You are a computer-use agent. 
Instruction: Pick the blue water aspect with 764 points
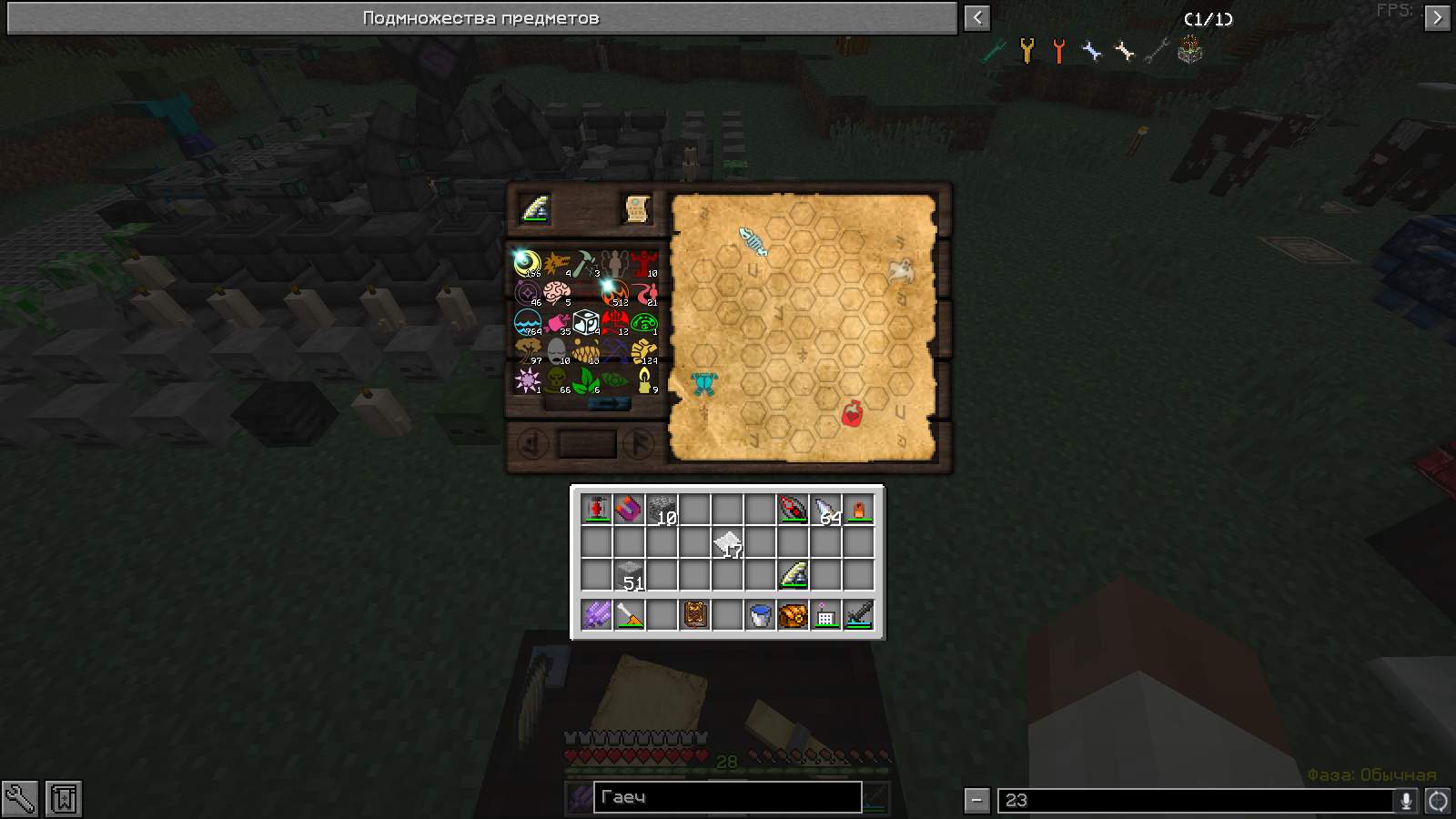click(x=528, y=322)
